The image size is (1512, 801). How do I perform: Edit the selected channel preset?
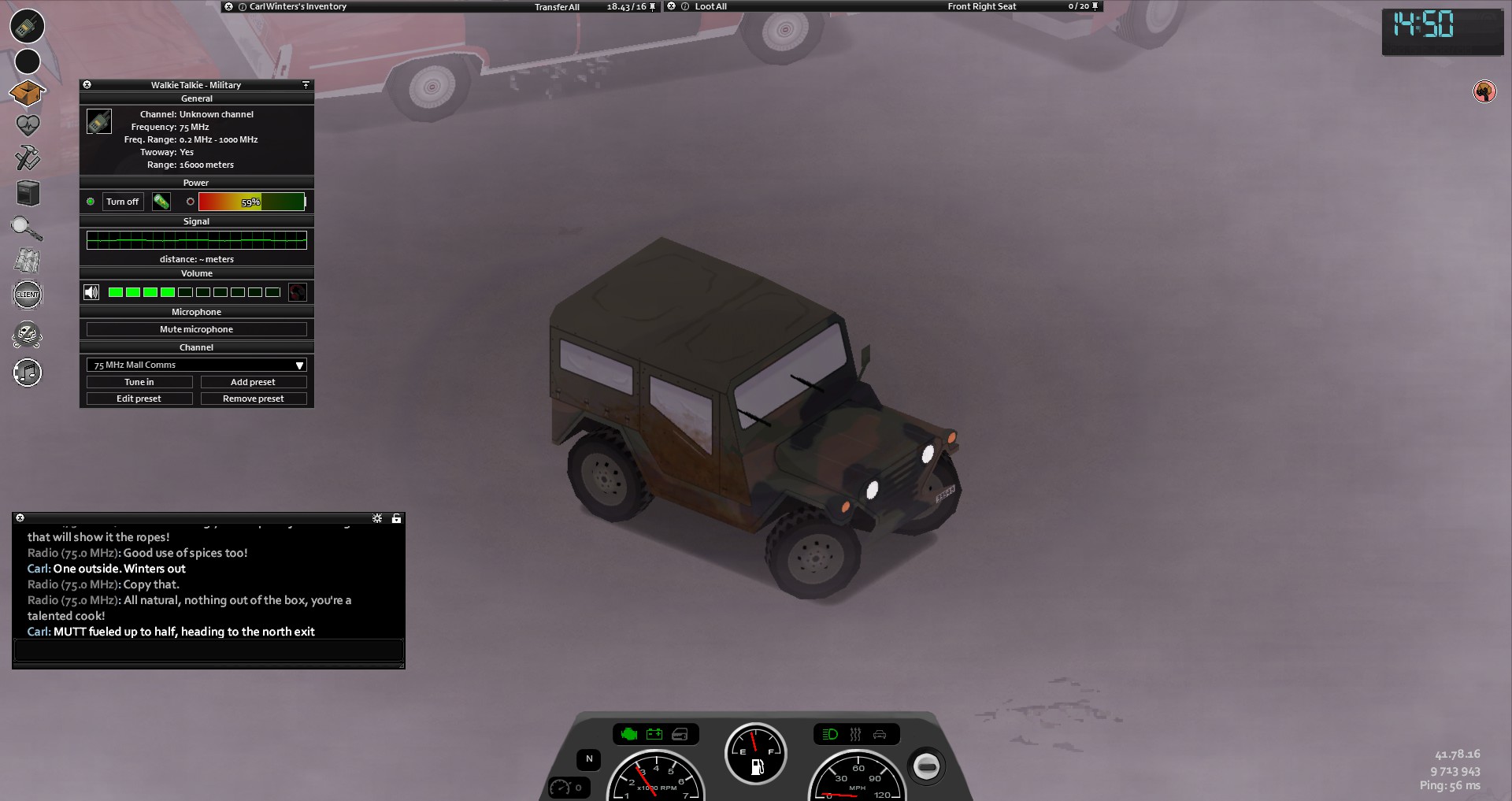coord(139,399)
